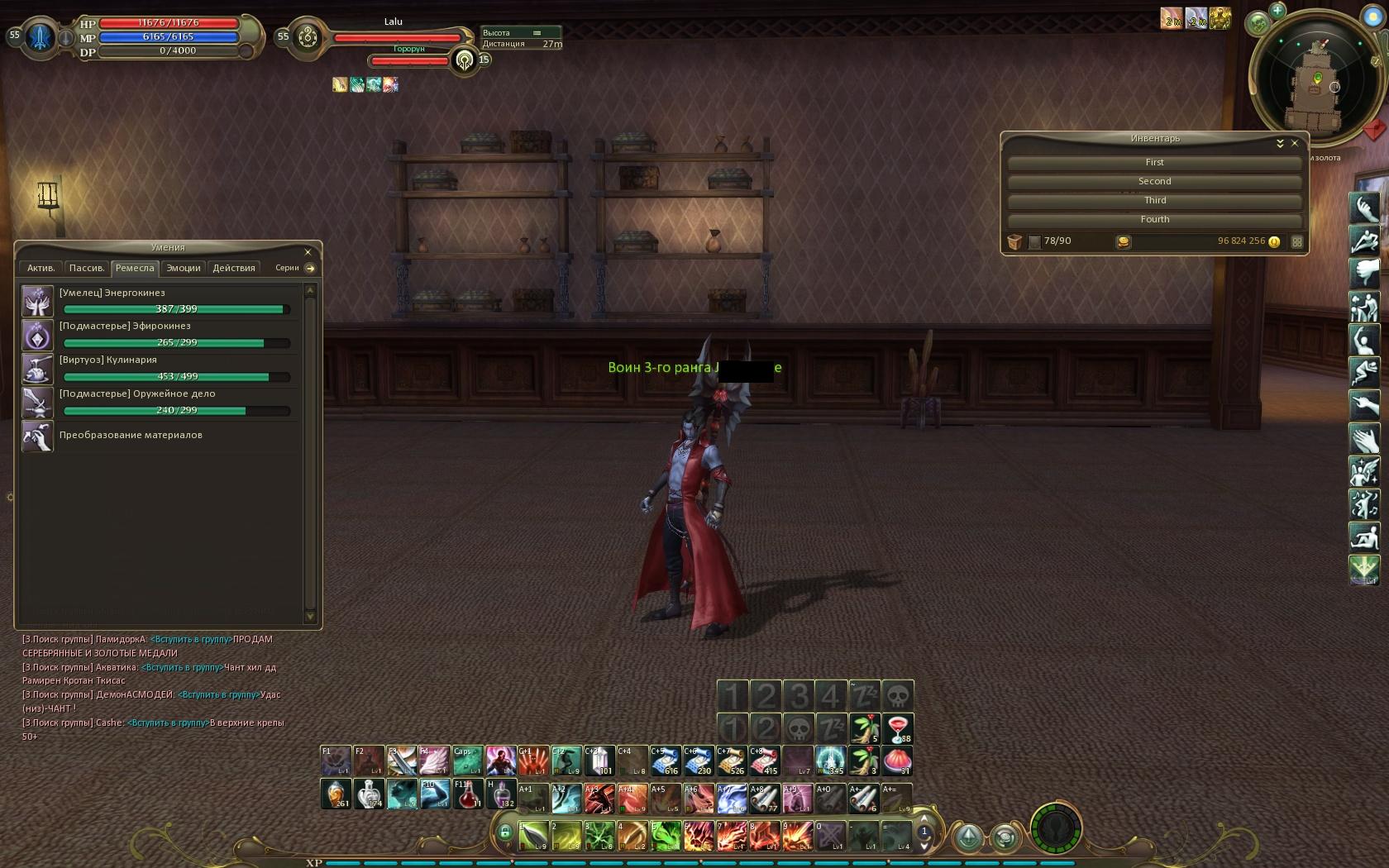Expand the Second inventory bag

pyautogui.click(x=1154, y=182)
